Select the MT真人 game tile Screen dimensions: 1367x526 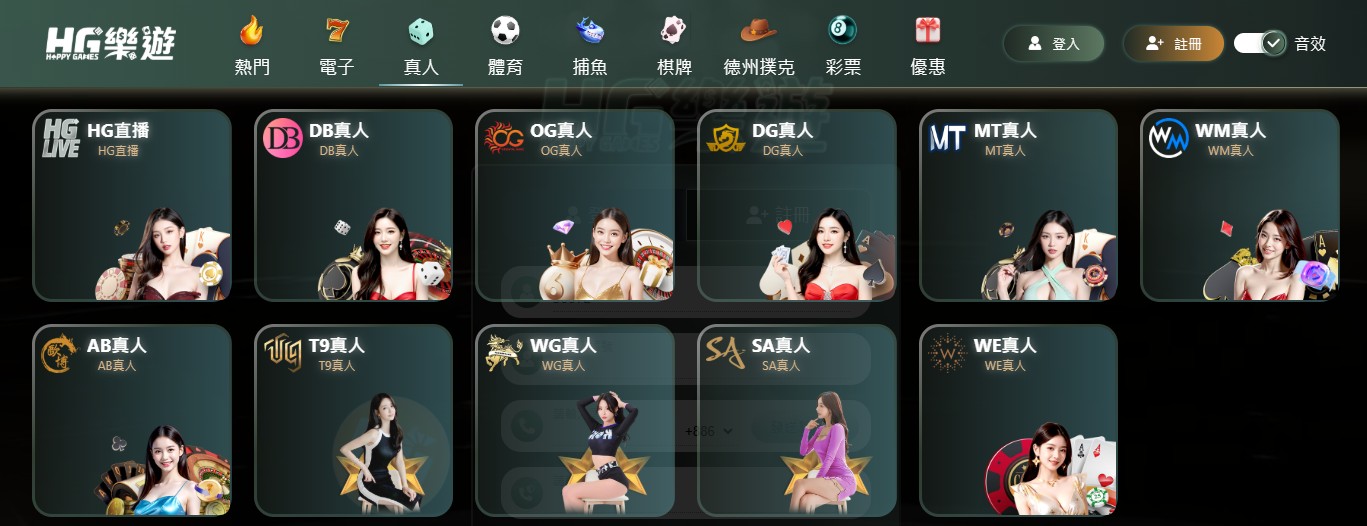(x=1018, y=205)
